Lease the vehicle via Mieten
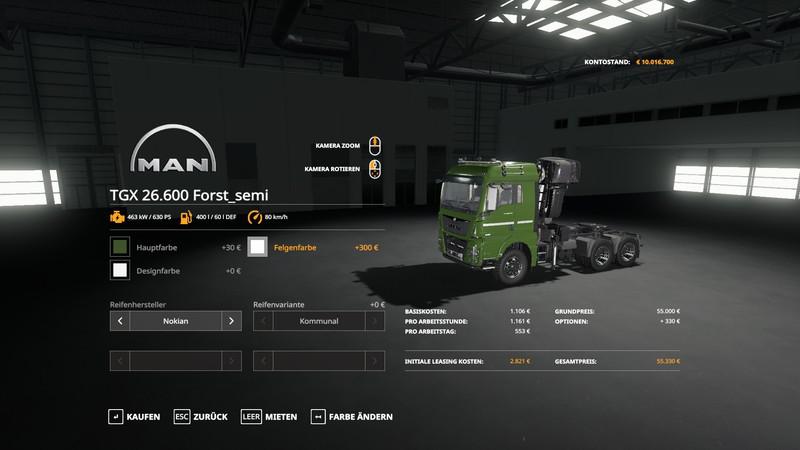 tap(268, 416)
